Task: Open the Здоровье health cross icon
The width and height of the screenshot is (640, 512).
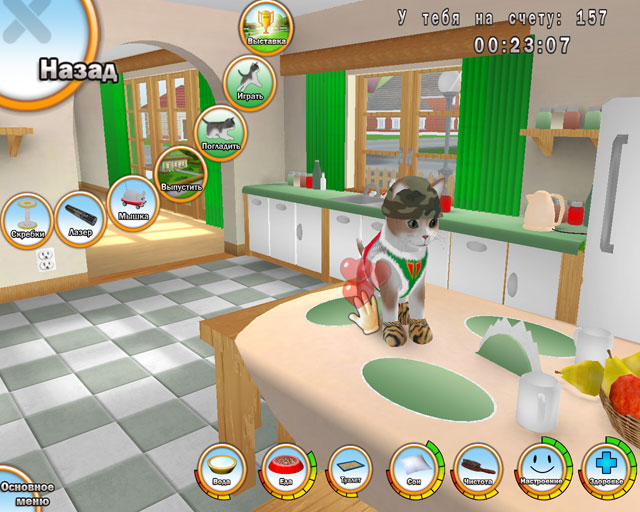Action: [605, 467]
